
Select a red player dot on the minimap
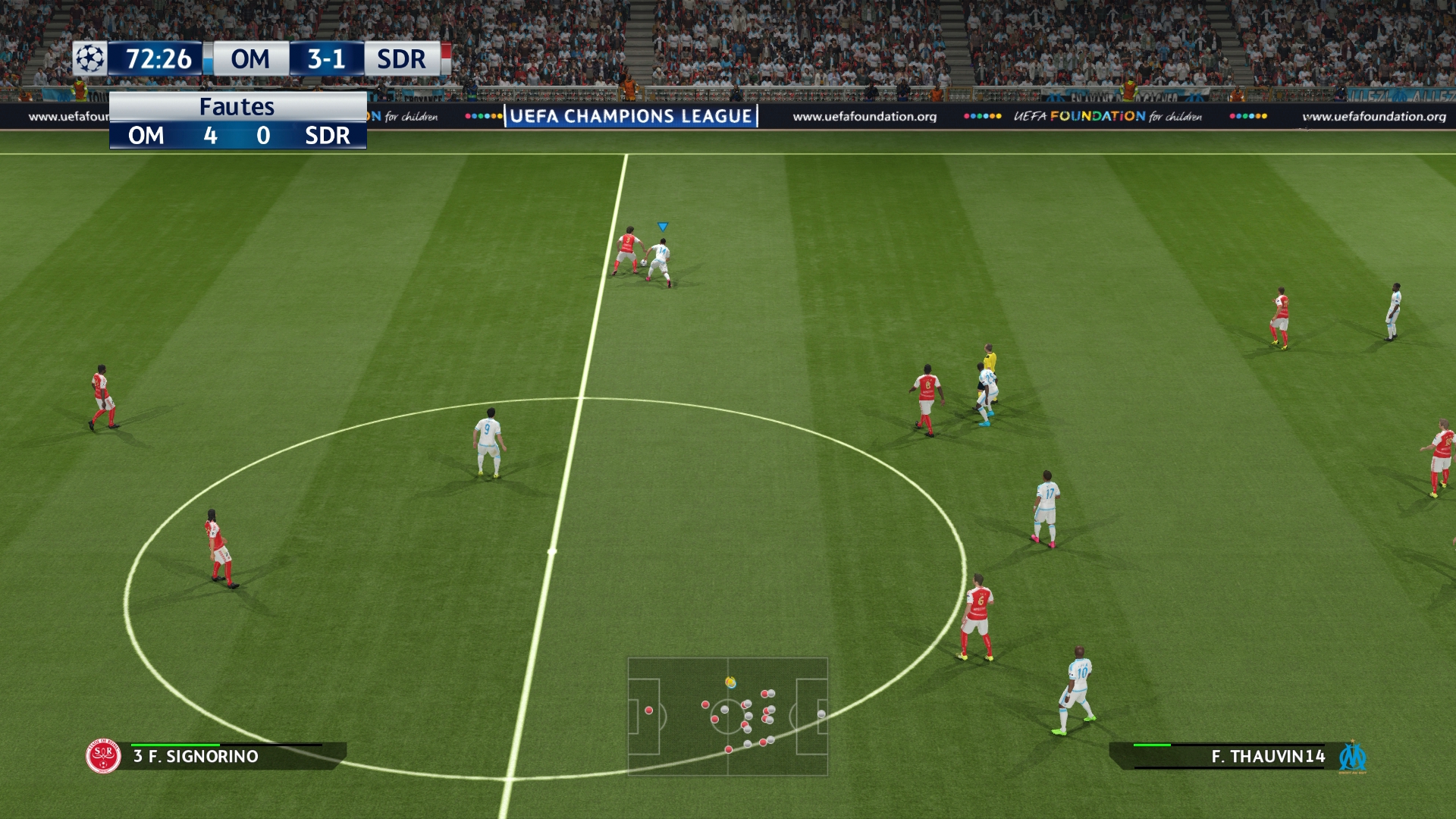(648, 709)
